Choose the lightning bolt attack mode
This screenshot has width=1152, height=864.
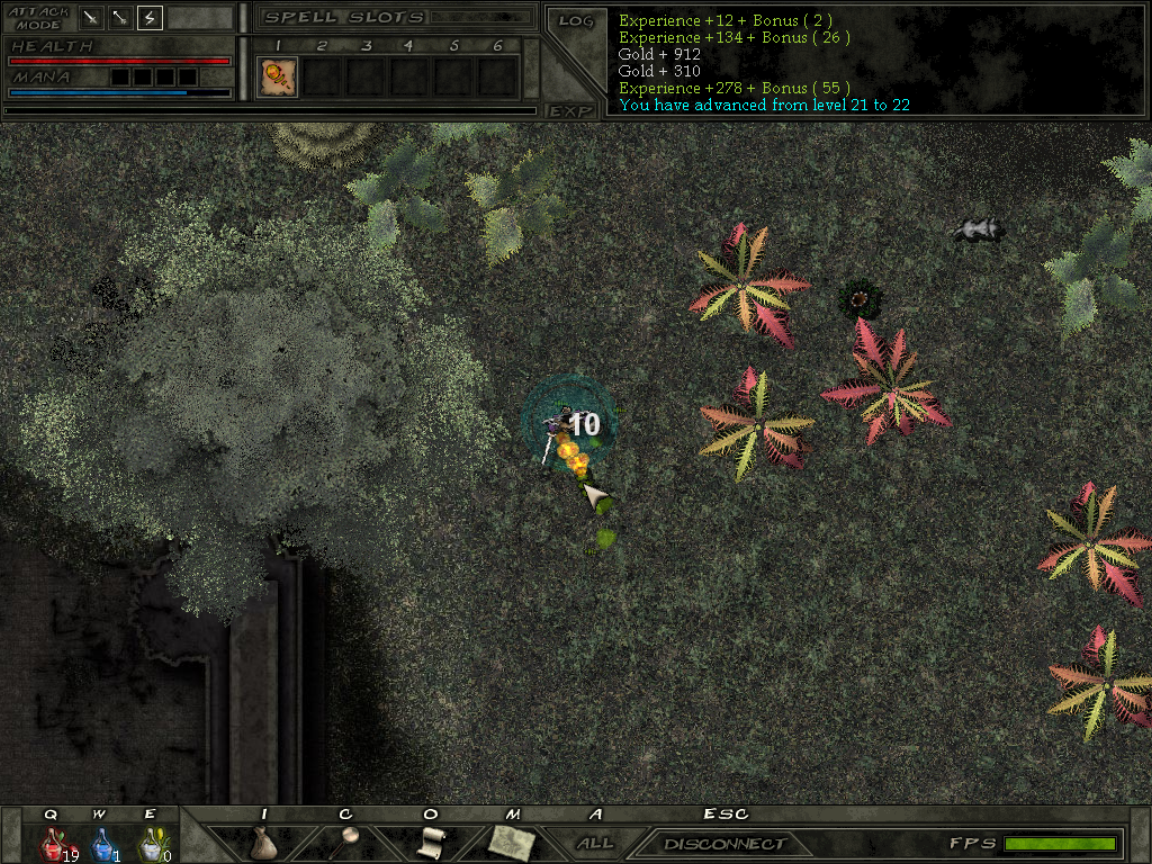(150, 17)
